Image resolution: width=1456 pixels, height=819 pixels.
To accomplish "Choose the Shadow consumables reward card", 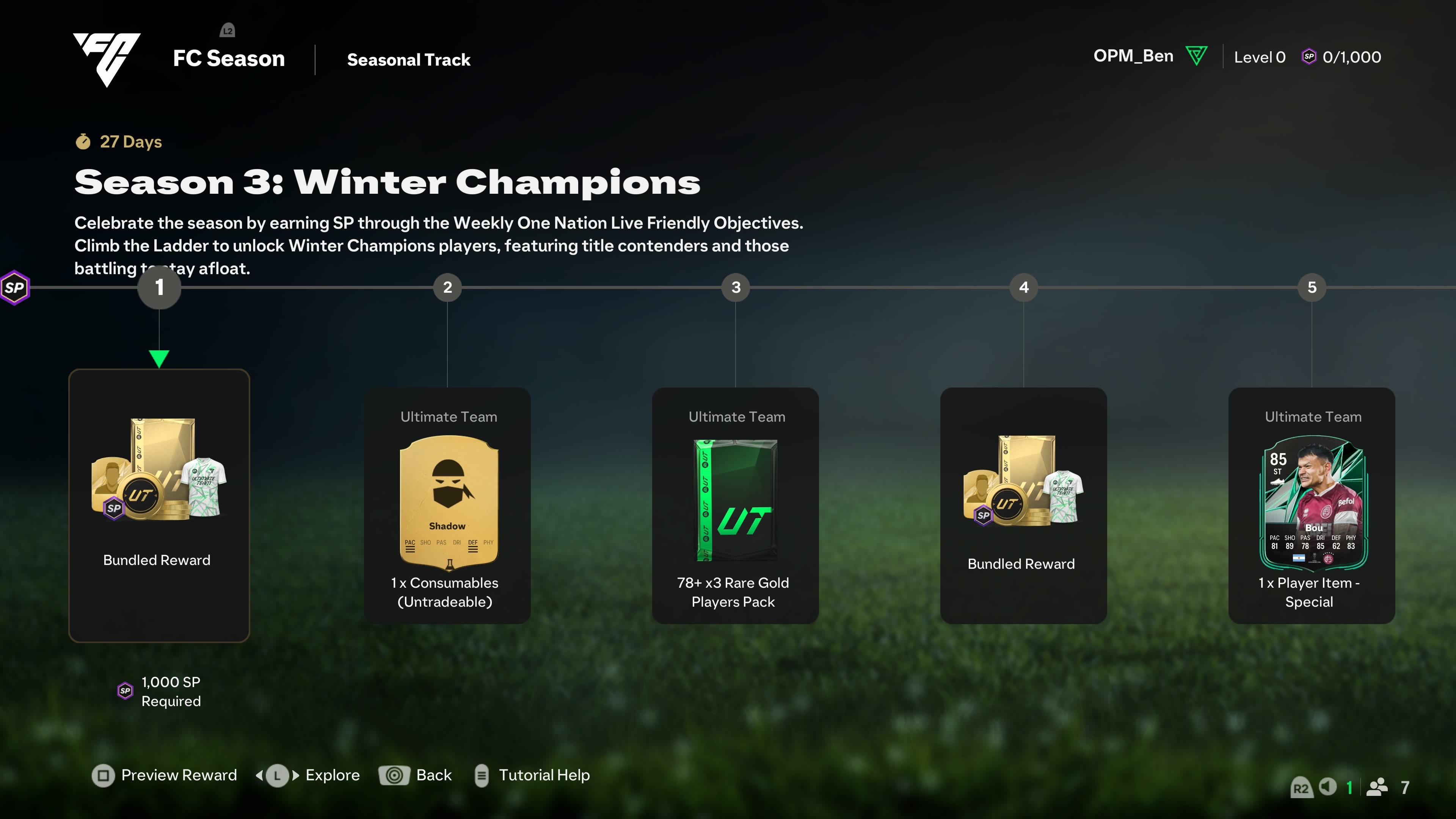I will (x=447, y=505).
